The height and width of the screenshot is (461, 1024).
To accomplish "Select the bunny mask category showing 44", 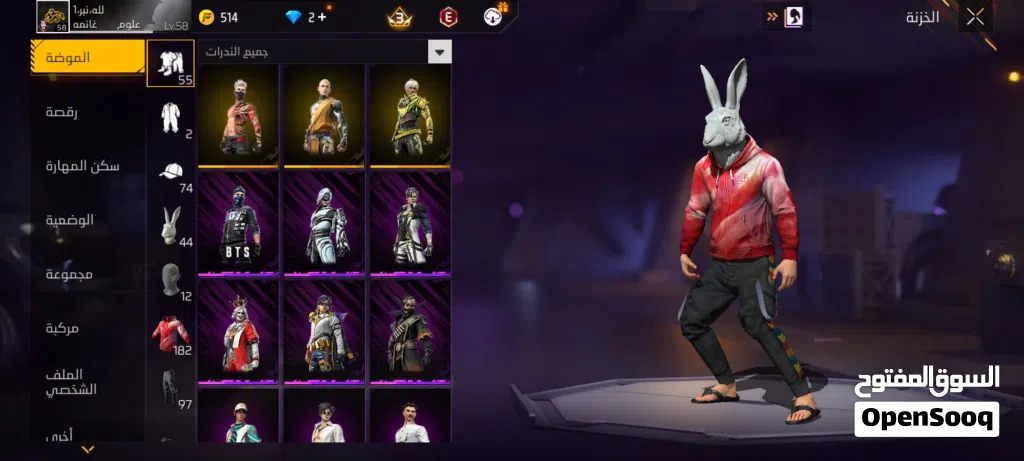I will (171, 225).
